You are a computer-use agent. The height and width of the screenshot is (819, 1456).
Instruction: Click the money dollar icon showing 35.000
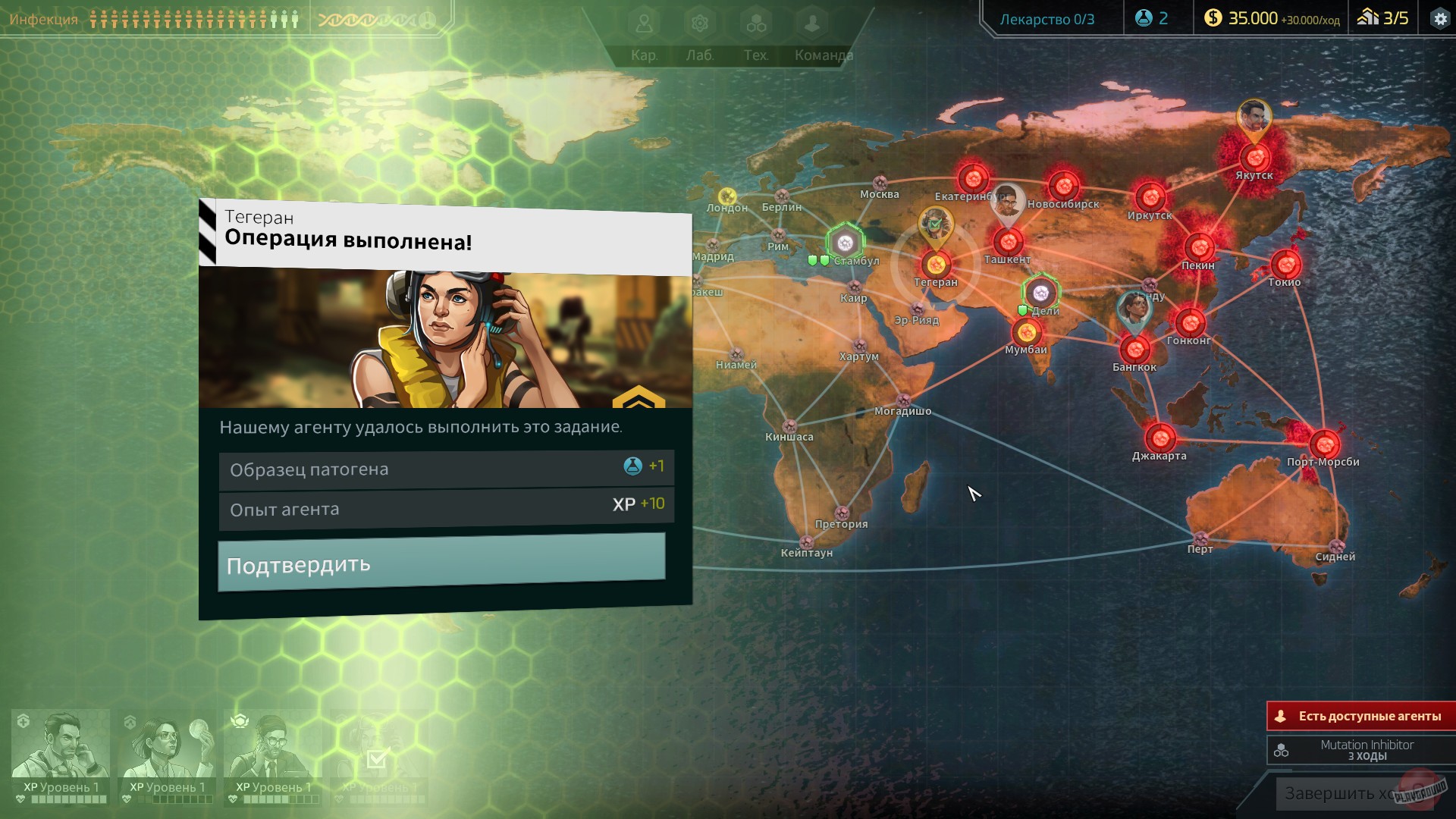click(x=1214, y=19)
